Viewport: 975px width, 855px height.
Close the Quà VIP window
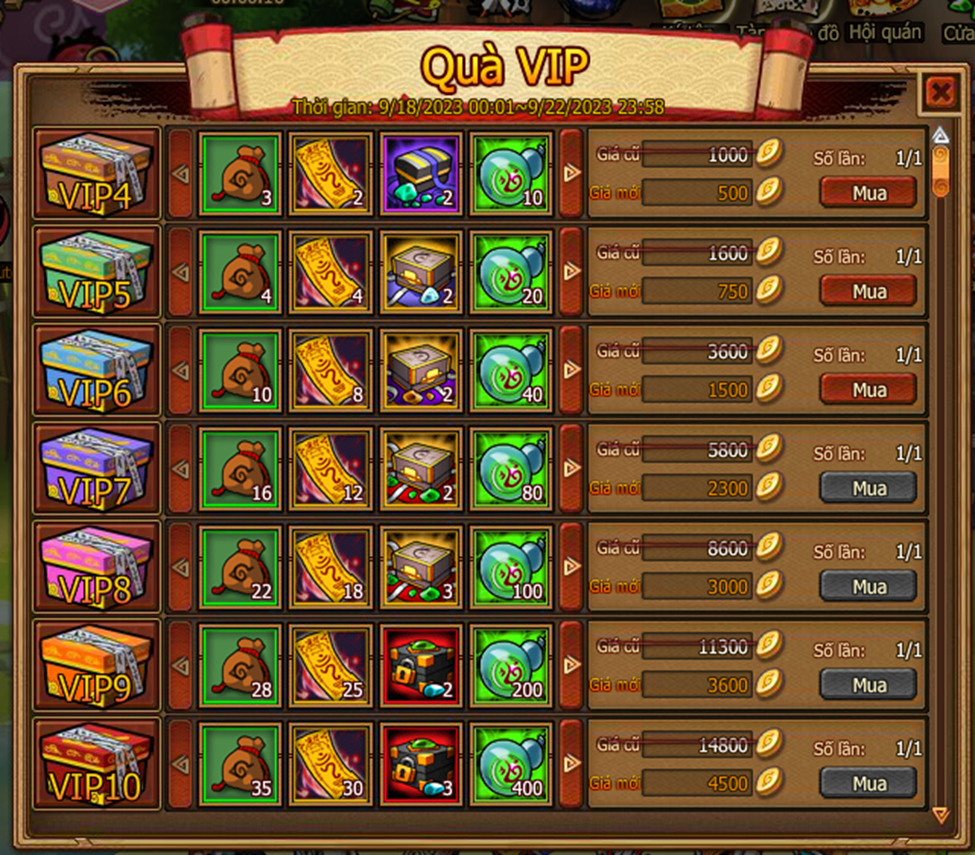940,93
